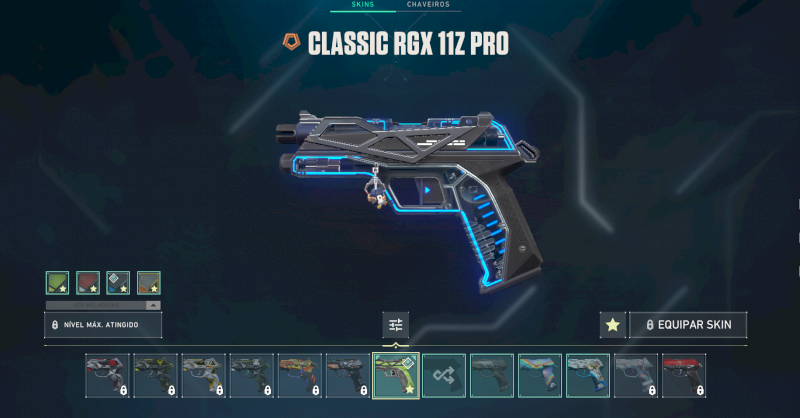The width and height of the screenshot is (800, 418).
Task: Equip the skin with Equipar Skin
Action: pyautogui.click(x=688, y=325)
